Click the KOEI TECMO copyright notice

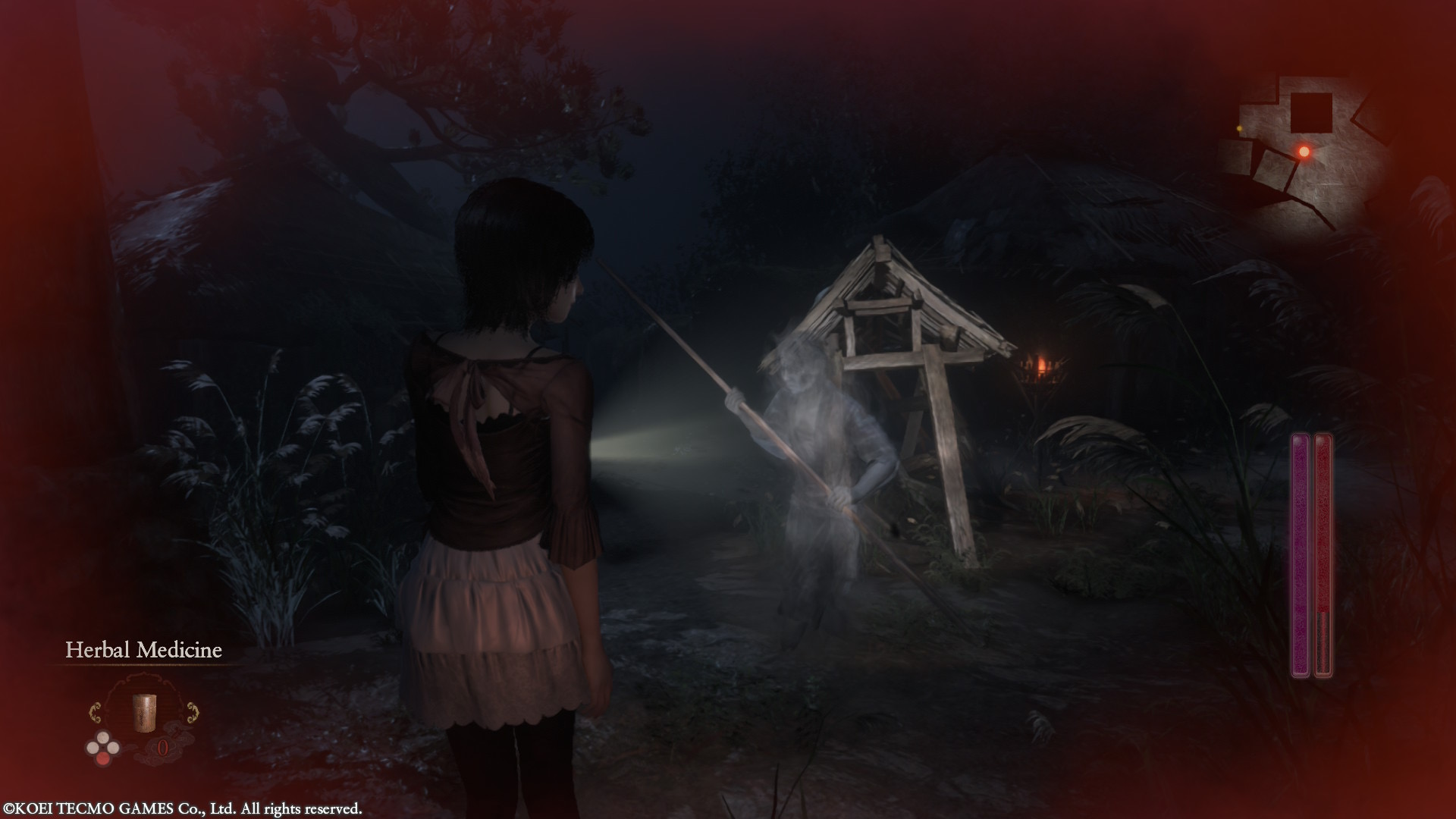[182, 807]
